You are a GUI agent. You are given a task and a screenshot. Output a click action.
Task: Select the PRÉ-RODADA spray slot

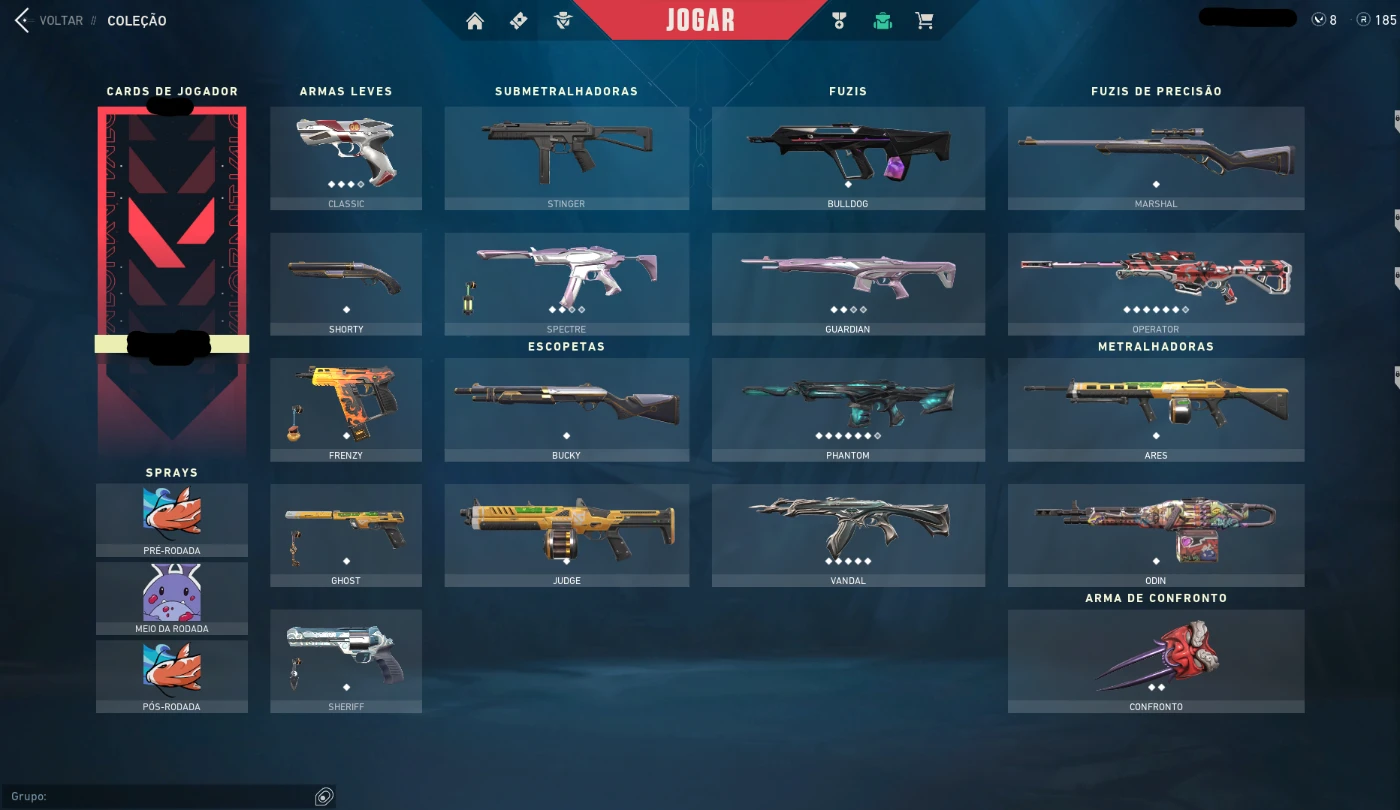pyautogui.click(x=171, y=520)
